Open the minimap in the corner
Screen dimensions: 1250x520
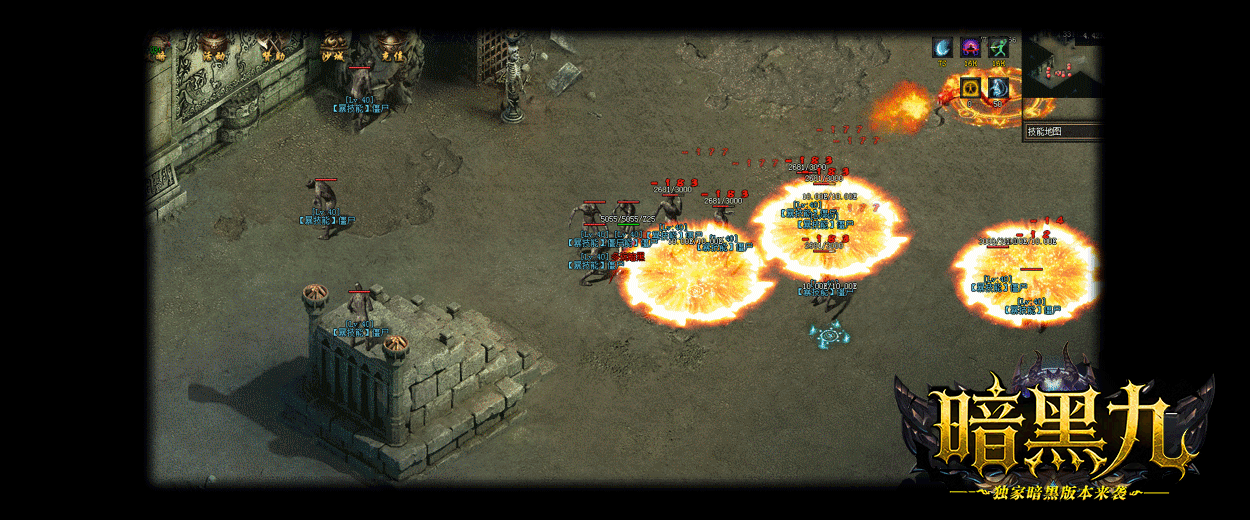[x=1061, y=66]
